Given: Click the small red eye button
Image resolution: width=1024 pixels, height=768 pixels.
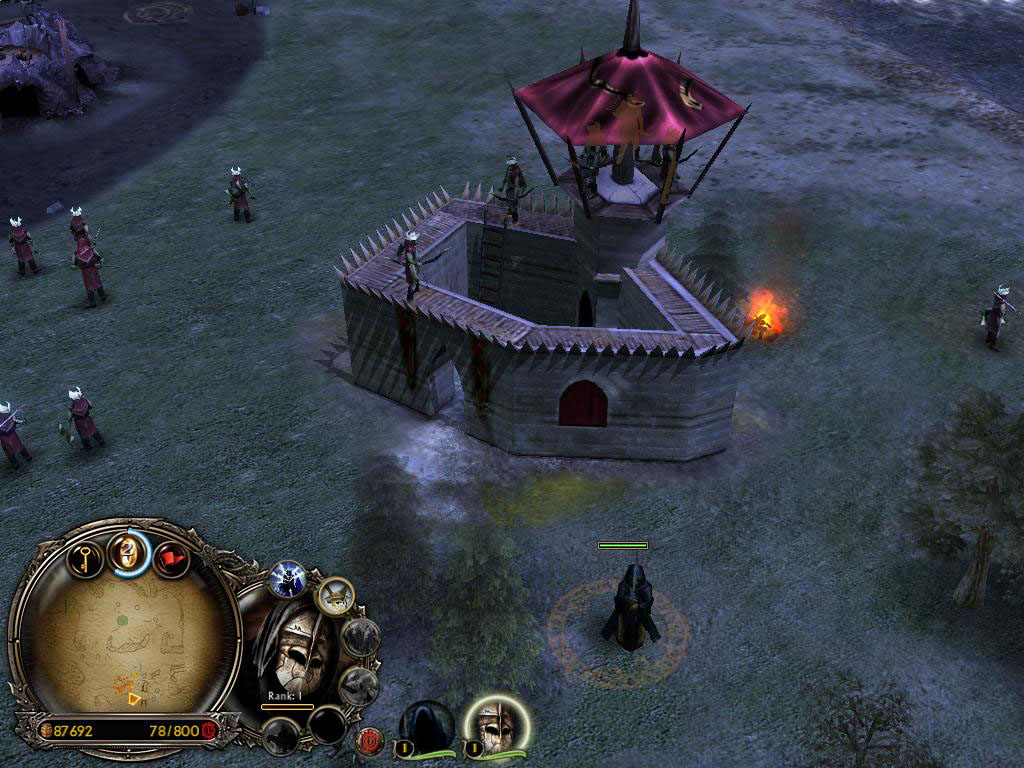Looking at the screenshot, I should point(371,741).
